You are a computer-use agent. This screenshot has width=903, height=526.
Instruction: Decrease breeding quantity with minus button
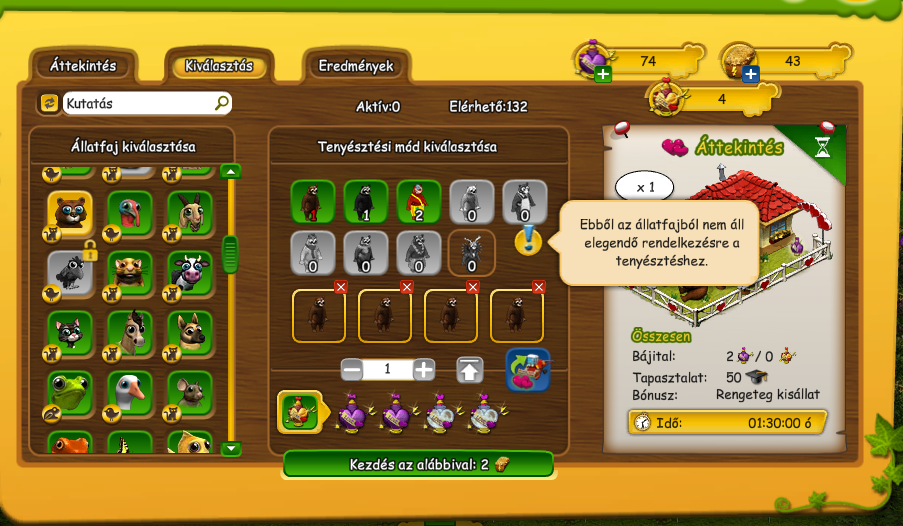click(x=352, y=369)
